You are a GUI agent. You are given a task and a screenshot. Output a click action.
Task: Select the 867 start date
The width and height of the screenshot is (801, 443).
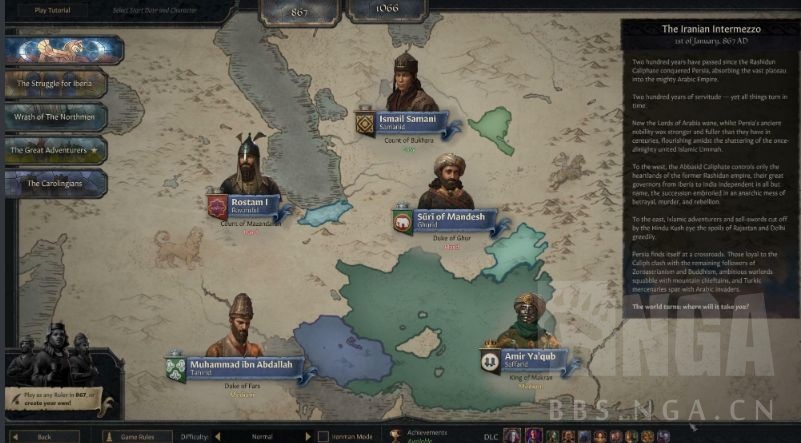pyautogui.click(x=298, y=9)
